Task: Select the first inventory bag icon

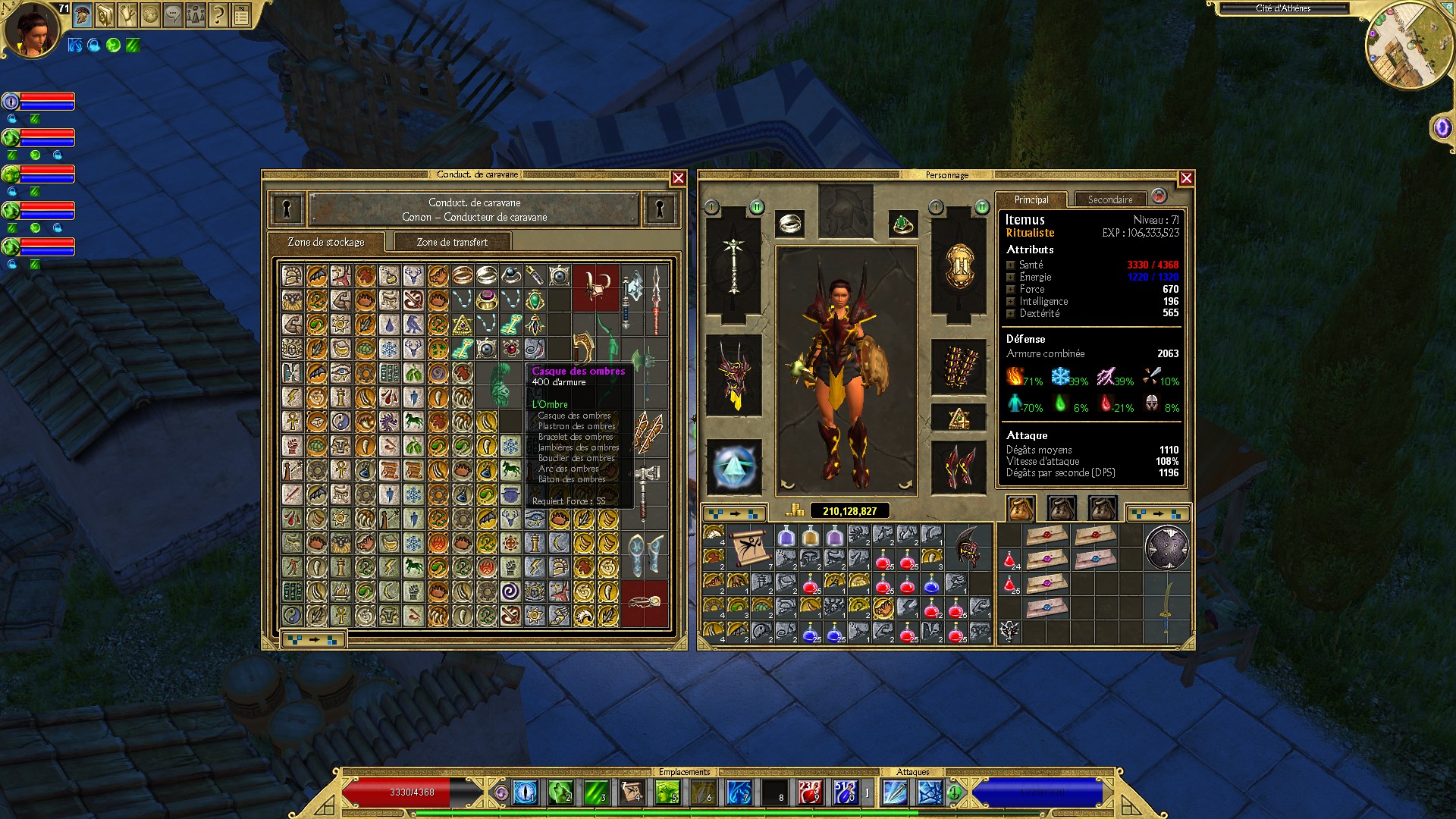Action: (x=1021, y=508)
